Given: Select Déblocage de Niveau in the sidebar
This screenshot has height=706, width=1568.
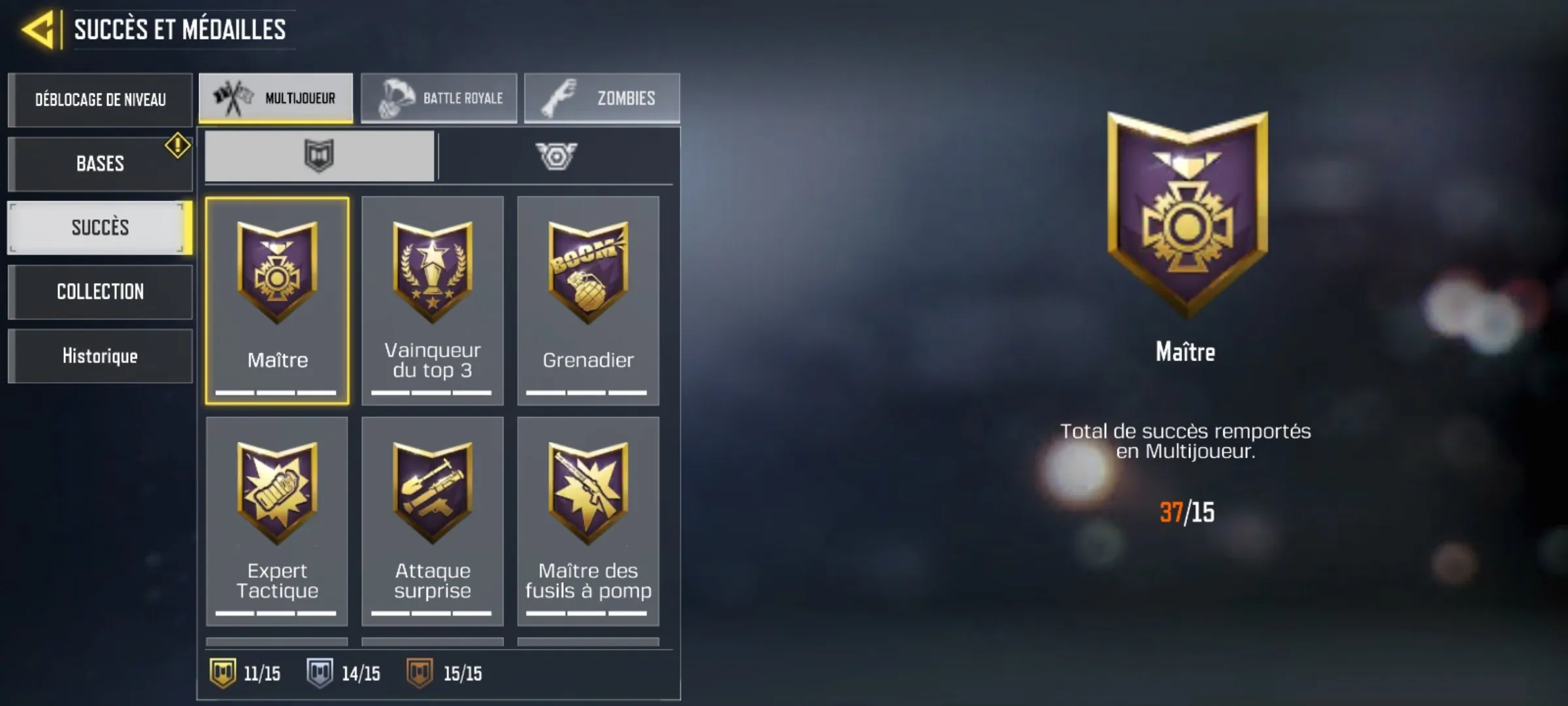Looking at the screenshot, I should click(100, 99).
